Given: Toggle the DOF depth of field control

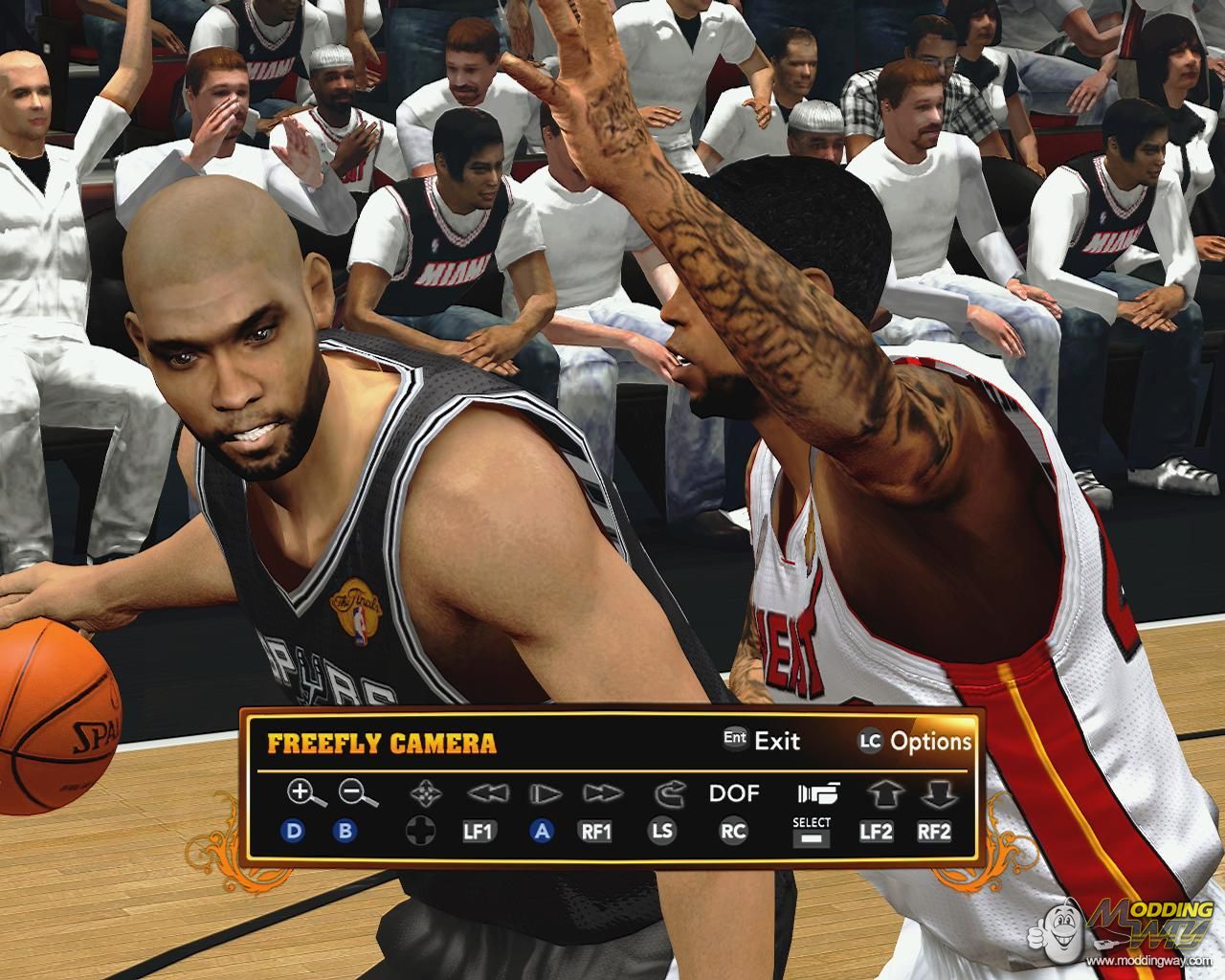Looking at the screenshot, I should tap(733, 793).
